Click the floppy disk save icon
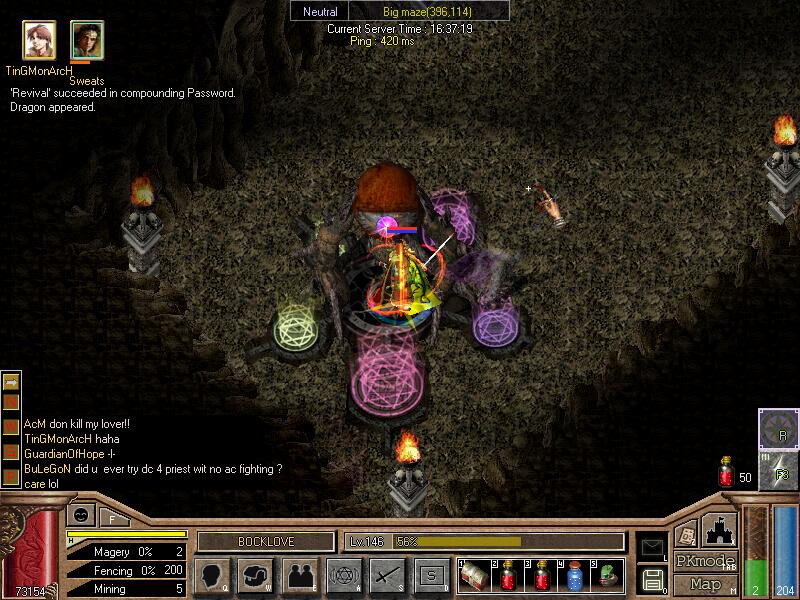 point(654,578)
